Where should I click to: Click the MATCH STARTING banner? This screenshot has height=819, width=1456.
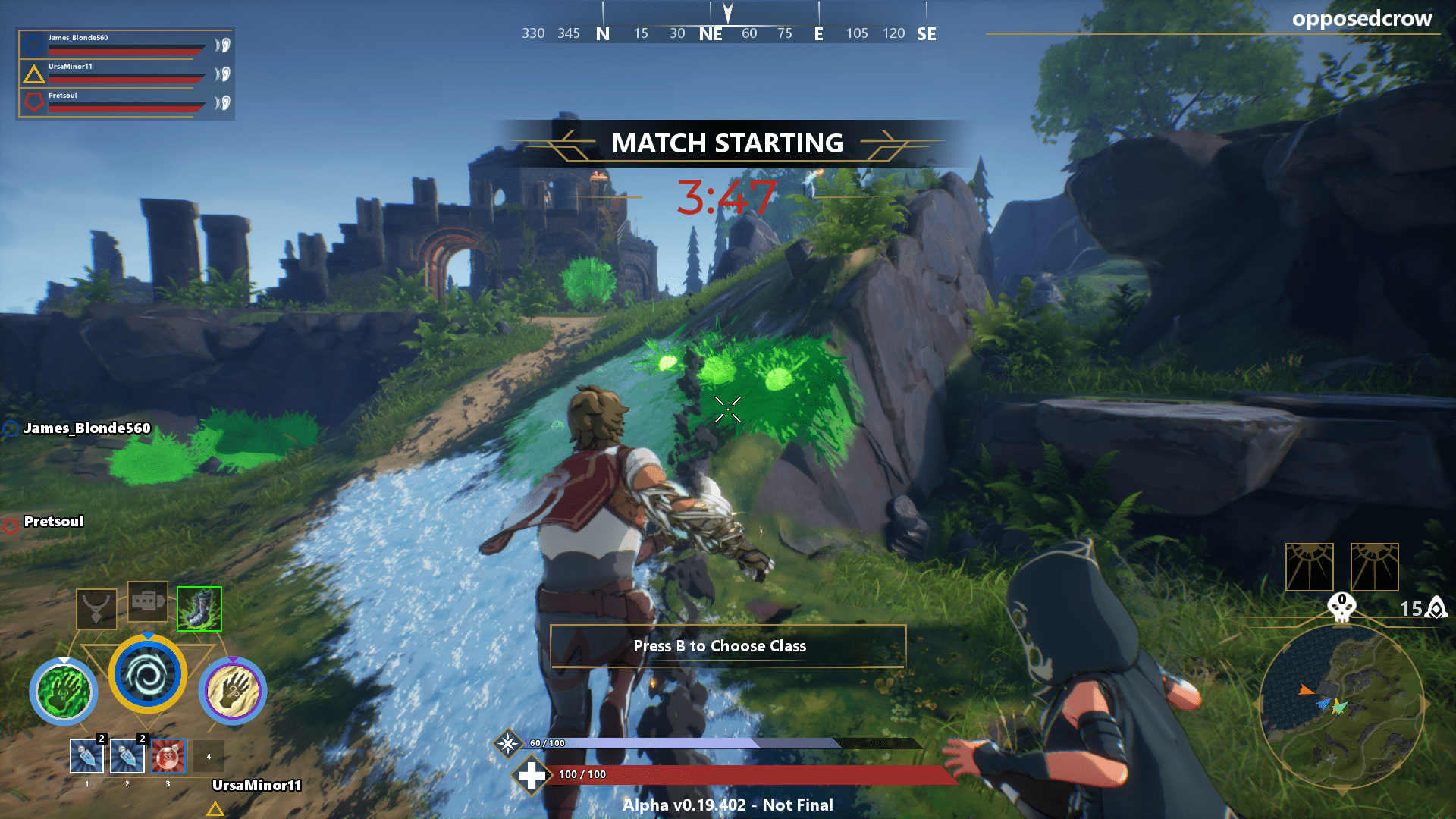point(728,143)
